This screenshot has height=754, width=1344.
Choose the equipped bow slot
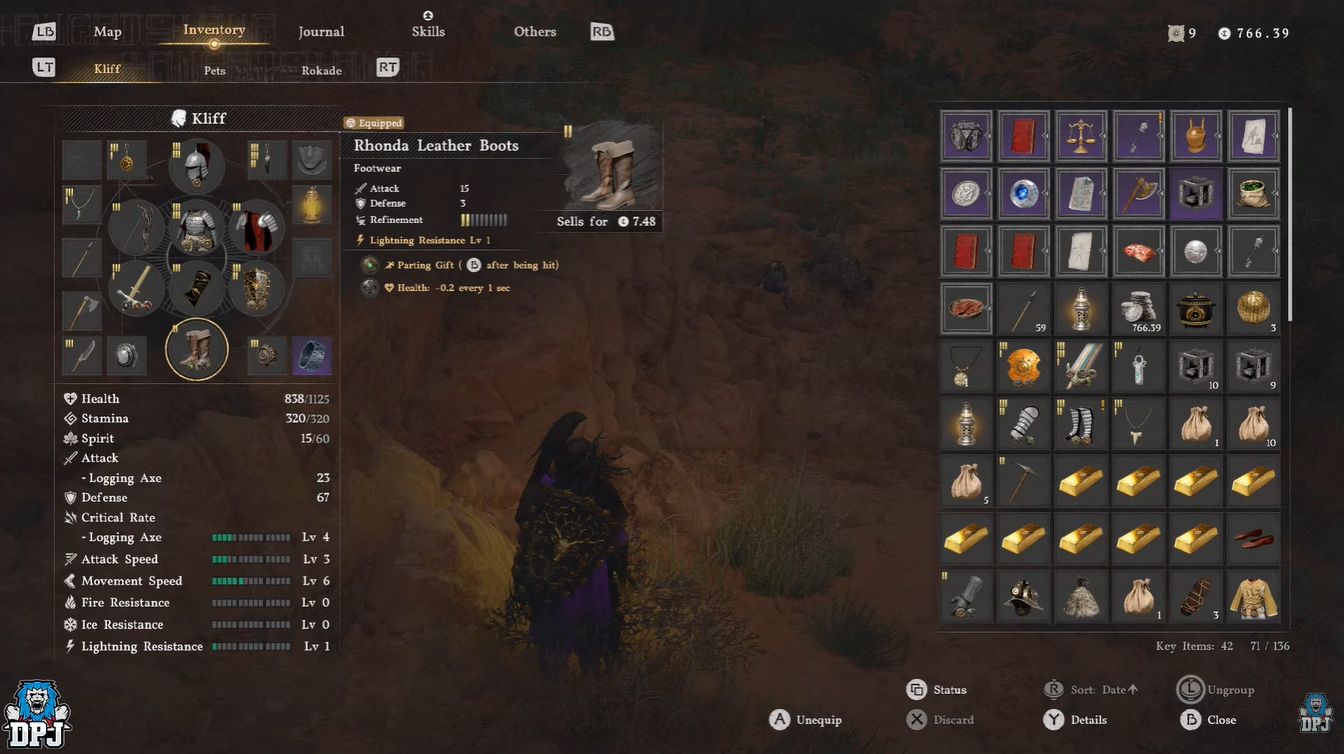[x=137, y=229]
